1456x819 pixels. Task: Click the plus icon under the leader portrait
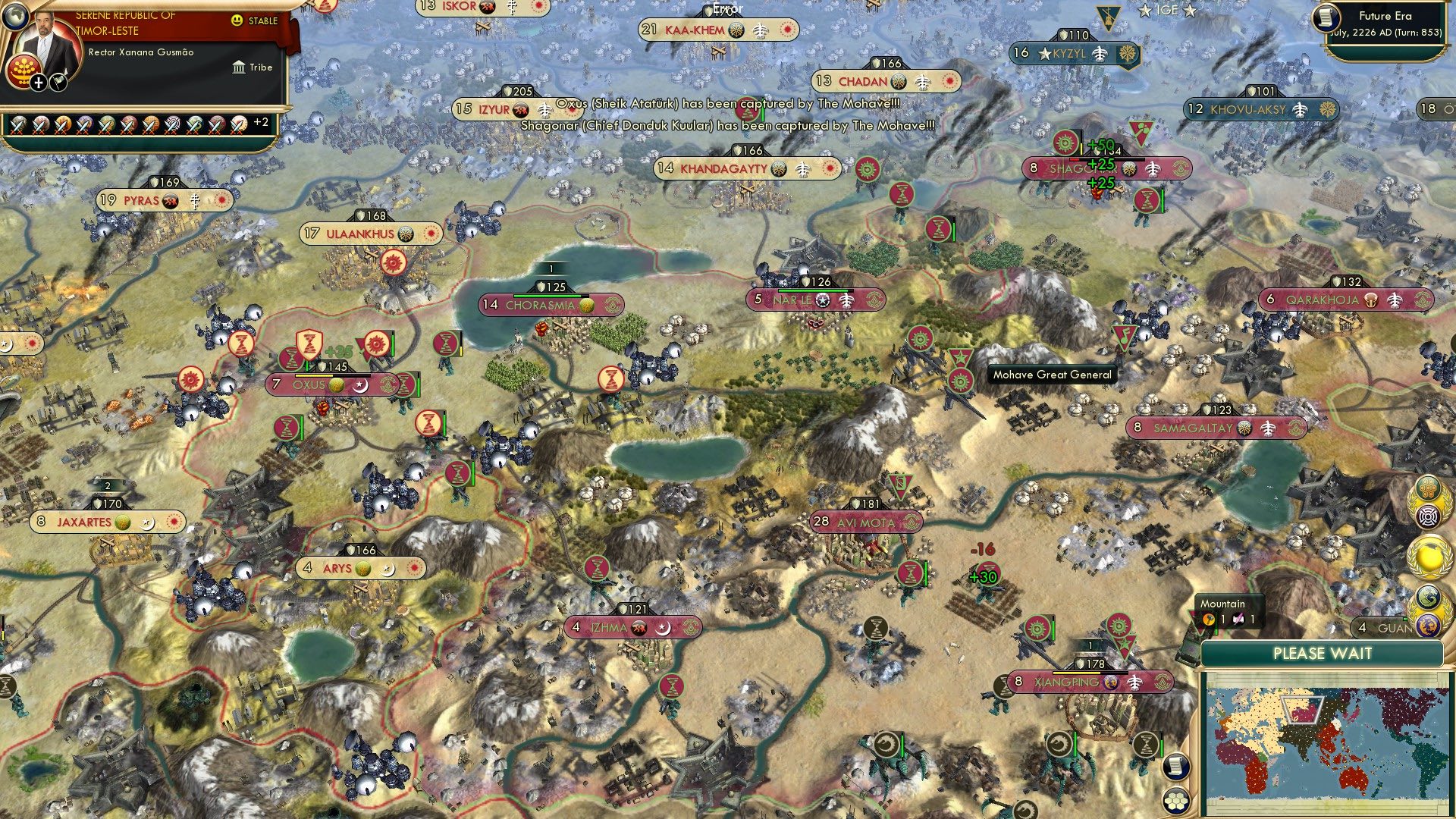[39, 85]
